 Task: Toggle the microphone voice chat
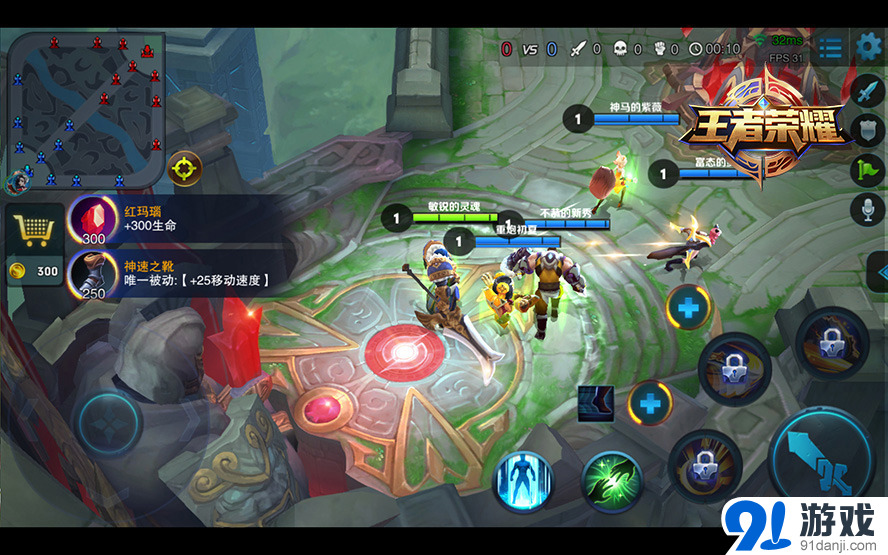click(867, 210)
